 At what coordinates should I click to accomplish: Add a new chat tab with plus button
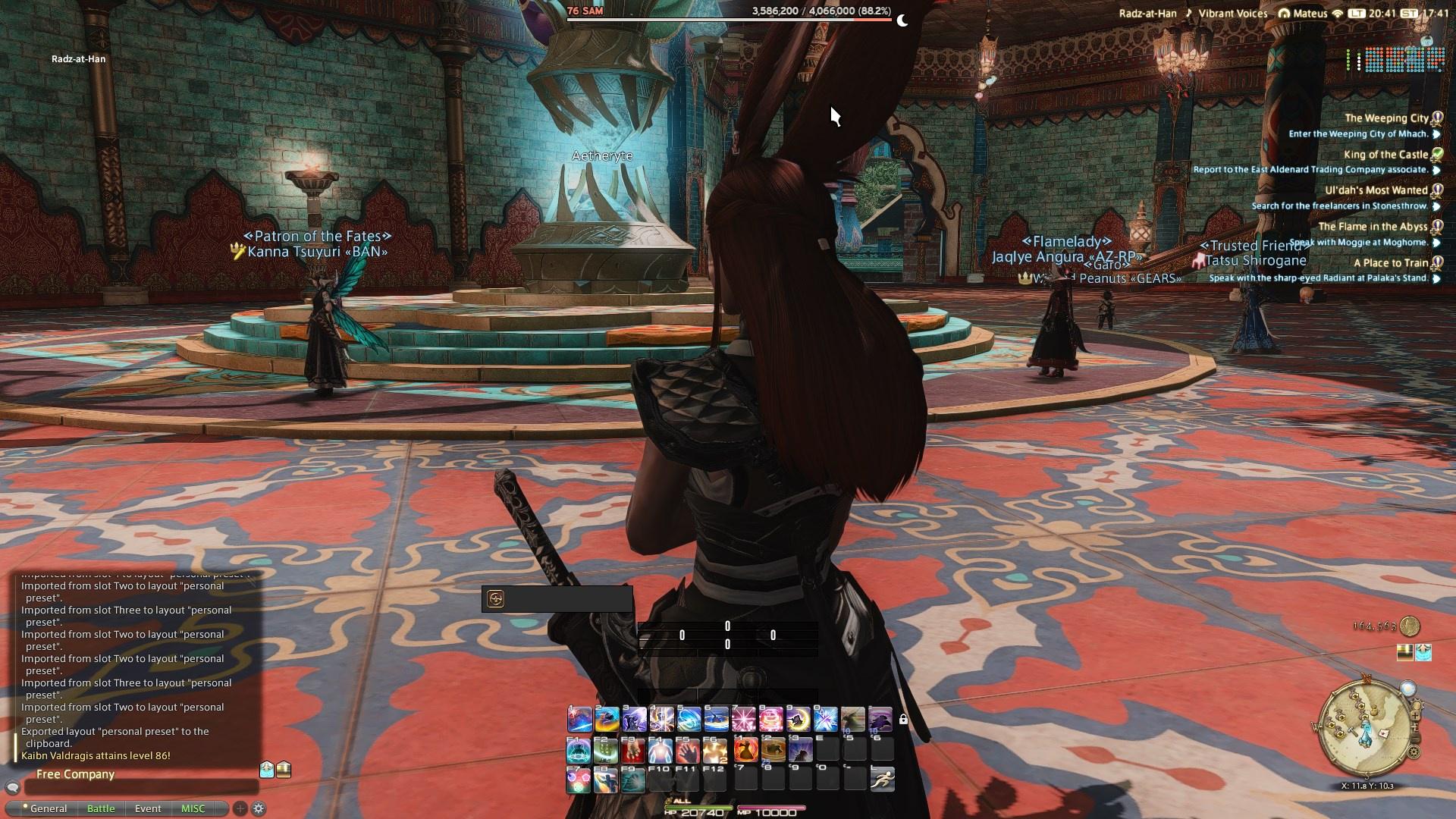pyautogui.click(x=240, y=808)
